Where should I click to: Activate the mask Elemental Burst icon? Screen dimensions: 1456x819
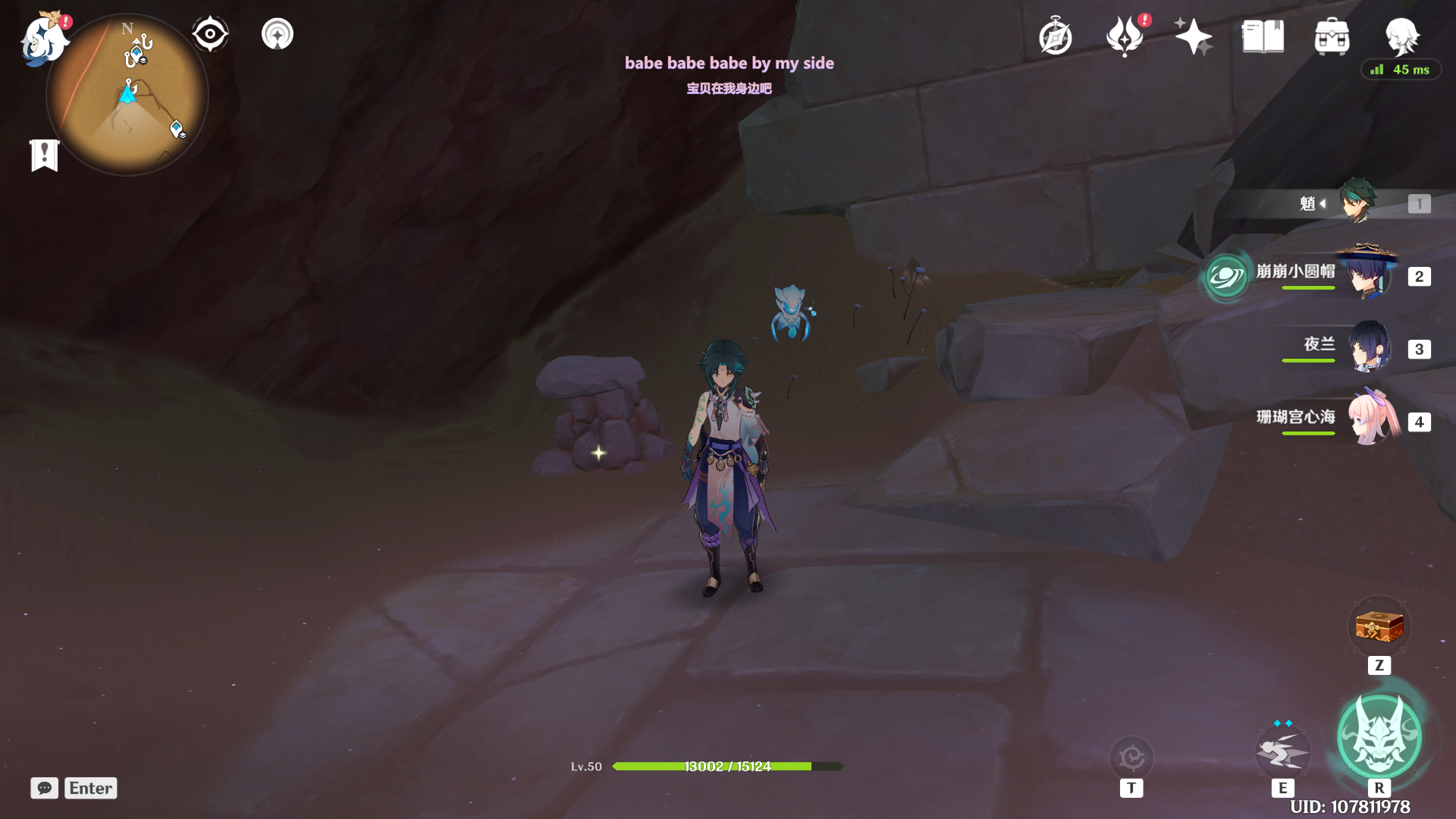pos(1379,737)
